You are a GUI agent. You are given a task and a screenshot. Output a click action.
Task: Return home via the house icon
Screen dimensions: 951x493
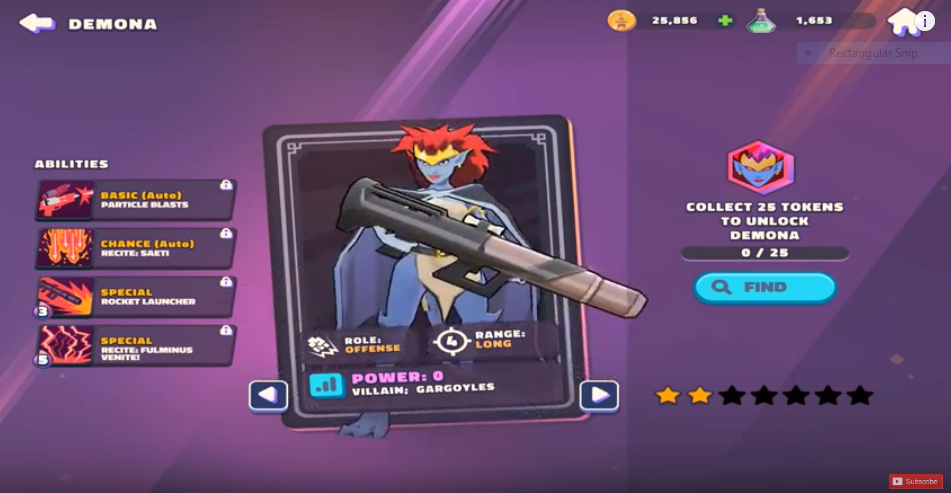coord(902,21)
